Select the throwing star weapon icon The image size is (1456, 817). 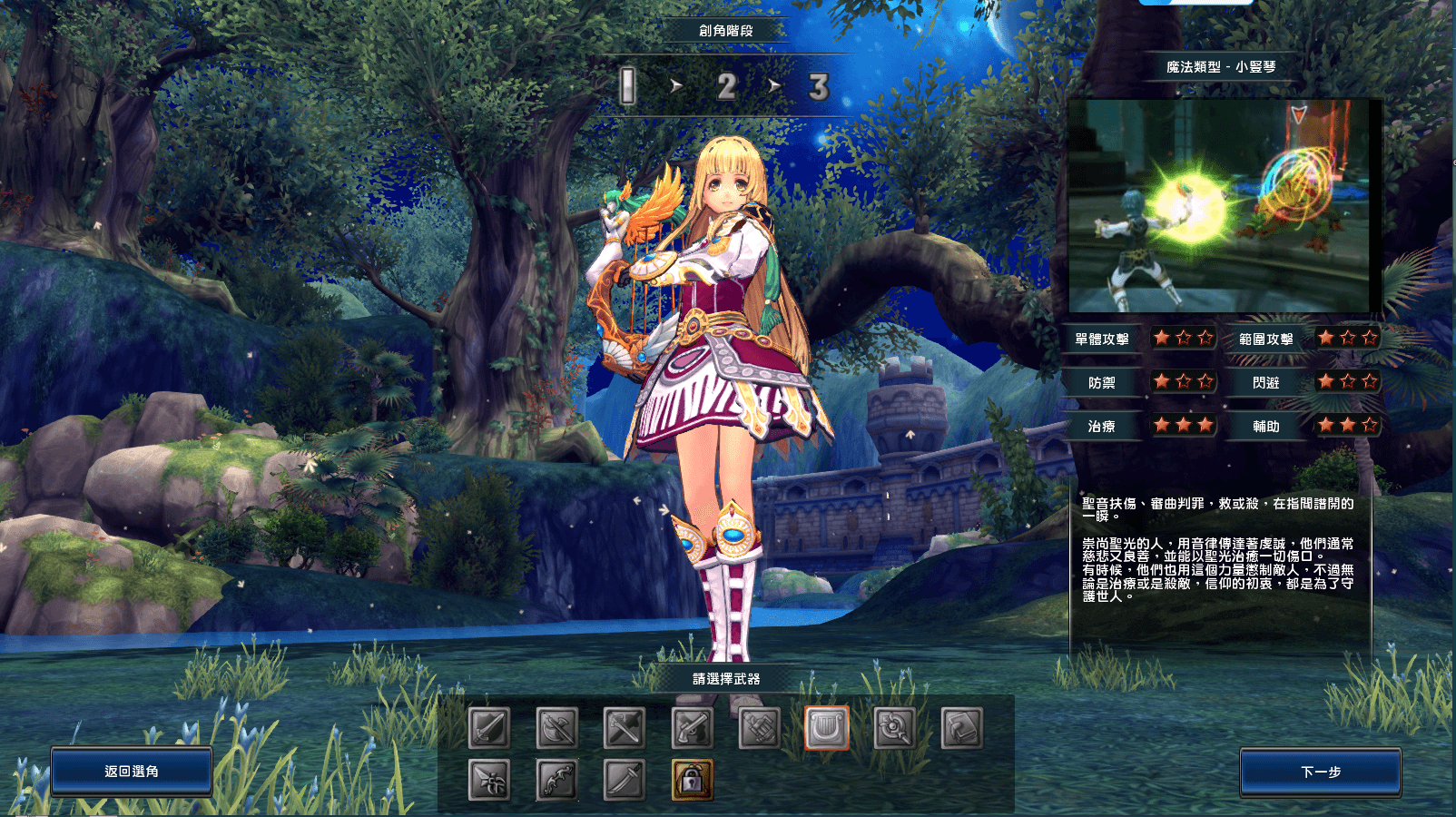[487, 779]
